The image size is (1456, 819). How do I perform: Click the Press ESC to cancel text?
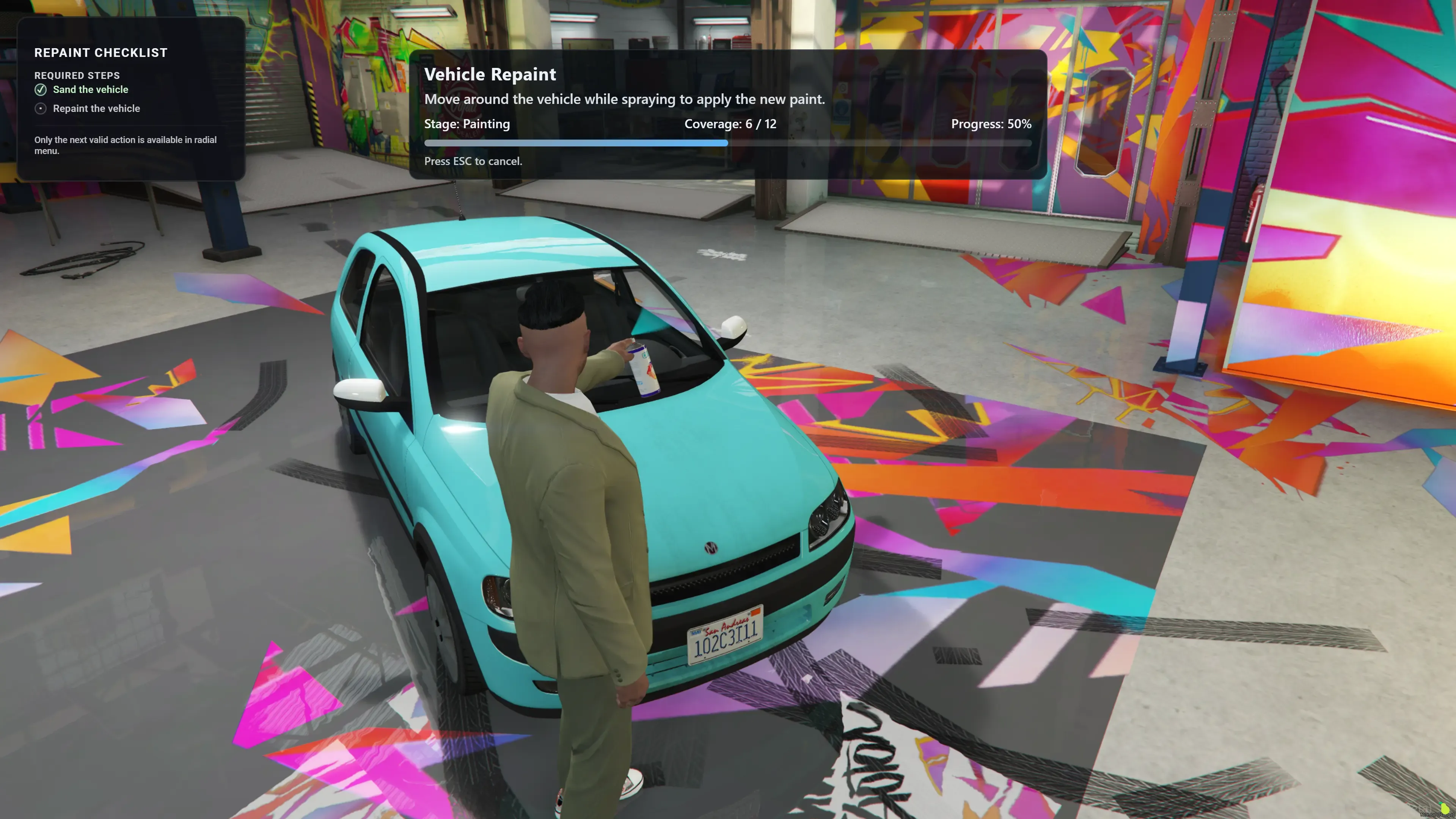pos(474,161)
